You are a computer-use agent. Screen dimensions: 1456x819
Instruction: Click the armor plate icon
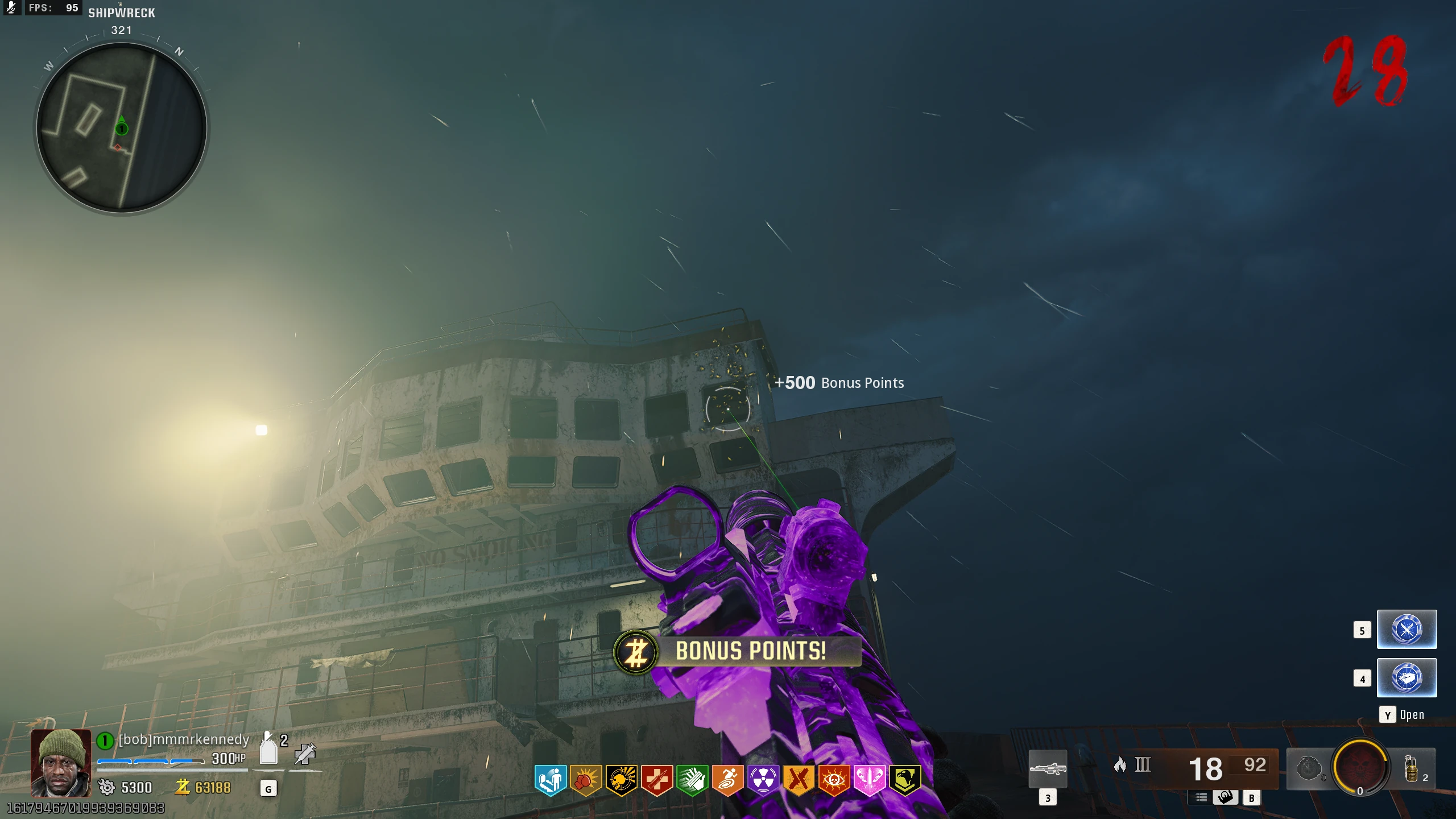[x=268, y=751]
